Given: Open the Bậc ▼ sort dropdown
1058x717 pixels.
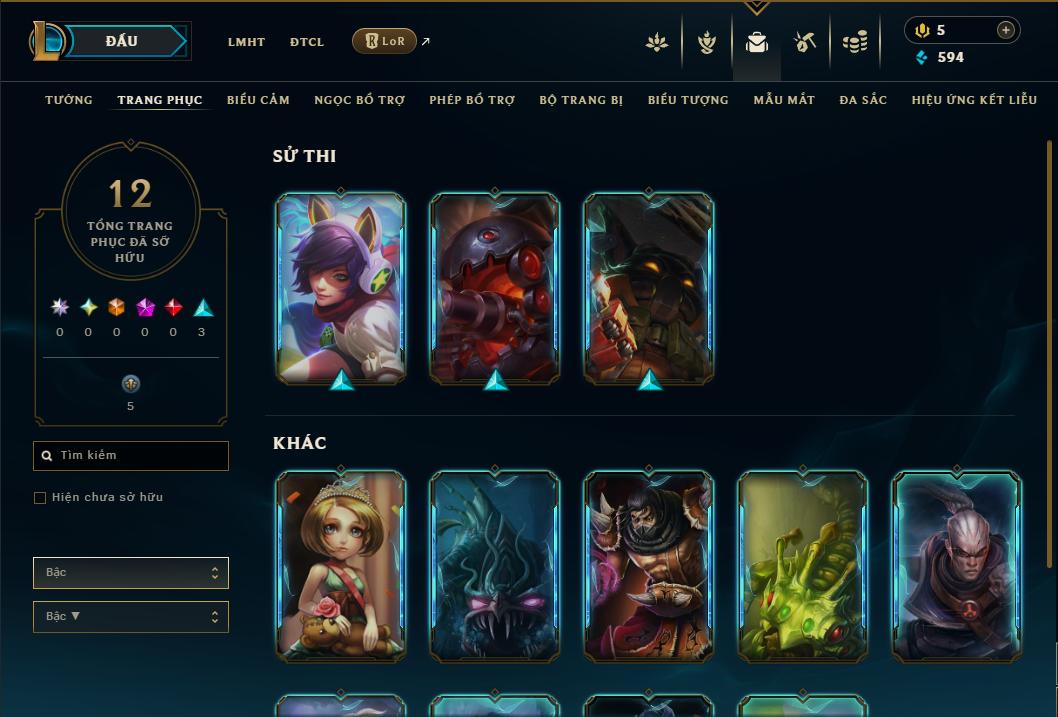Looking at the screenshot, I should click(131, 617).
